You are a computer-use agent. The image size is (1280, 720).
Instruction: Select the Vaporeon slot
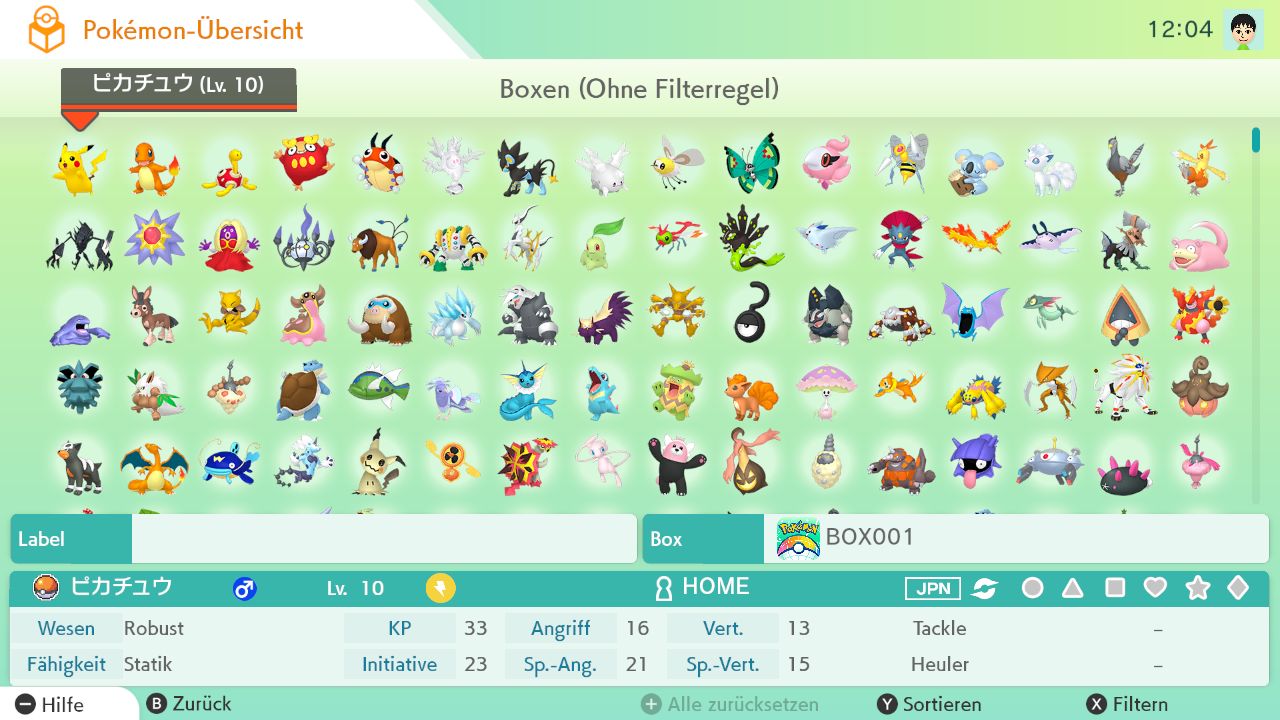pyautogui.click(x=527, y=391)
